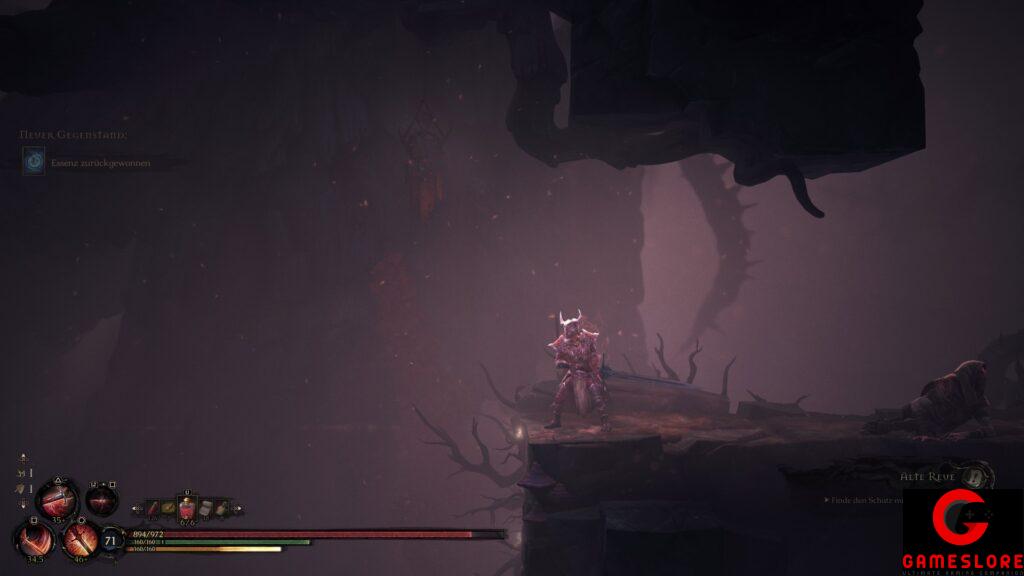
Task: Trigger the downward sword strike ability
Action: click(80, 540)
